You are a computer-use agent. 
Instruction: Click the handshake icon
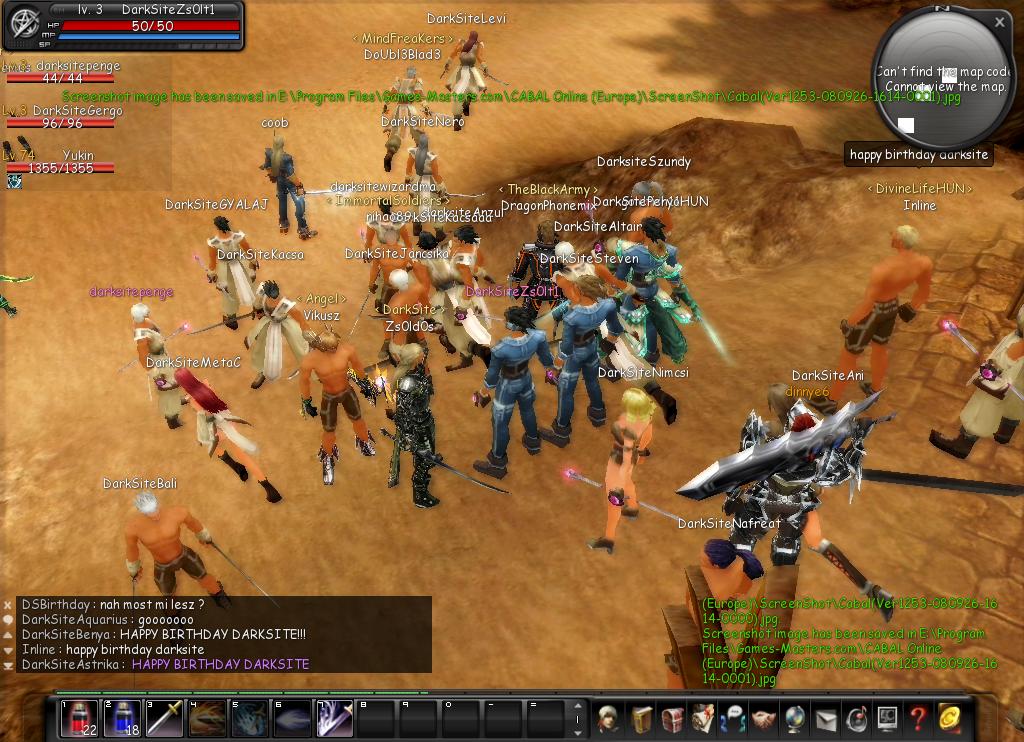765,718
